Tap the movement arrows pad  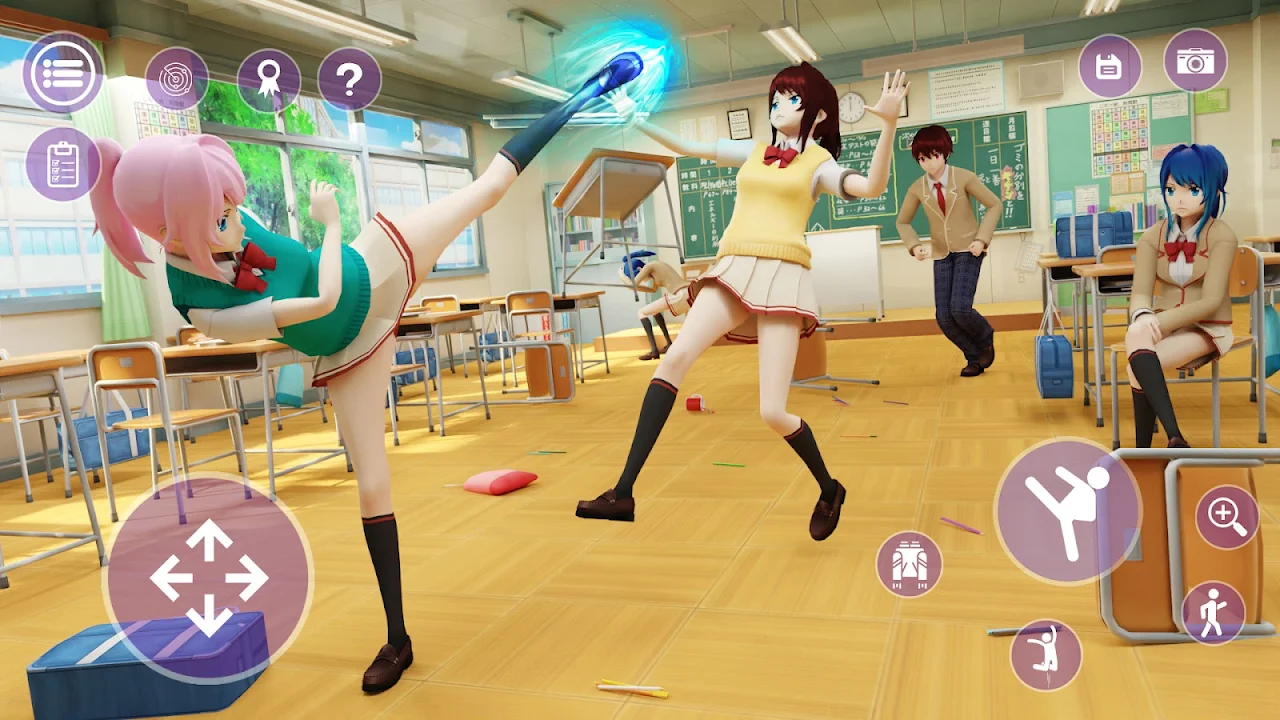(x=208, y=578)
